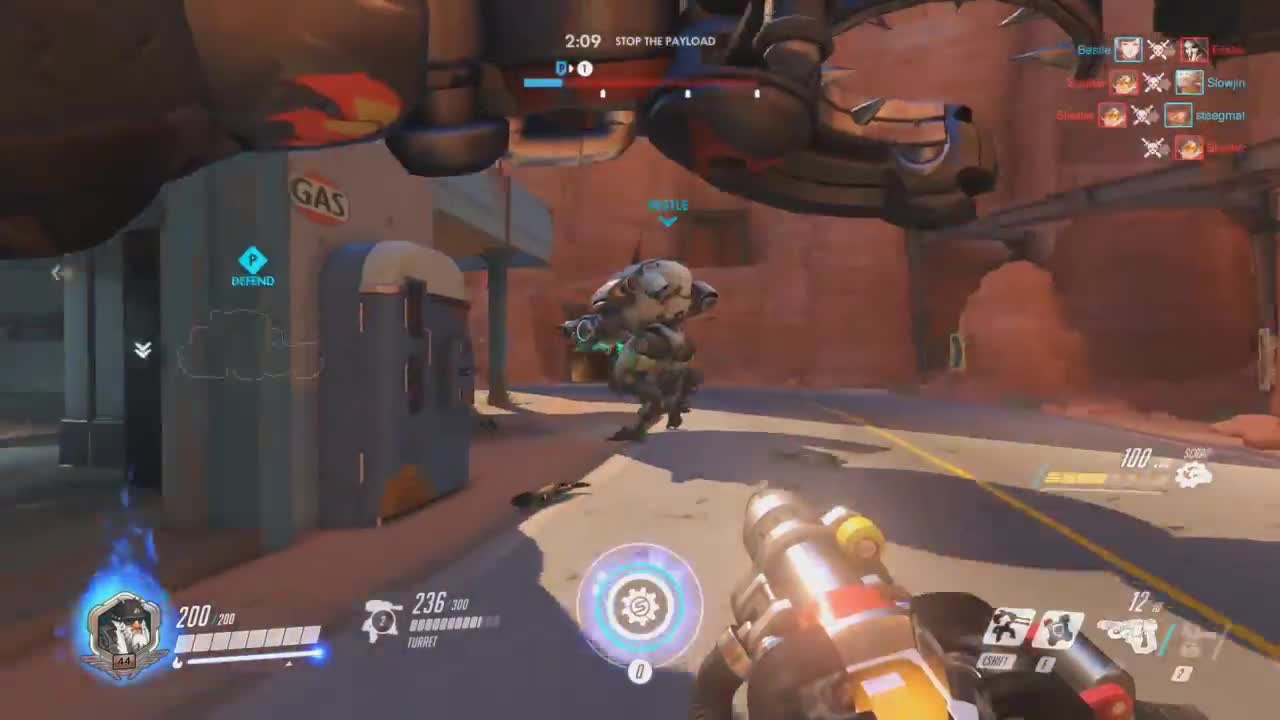
Task: Expand the double chevron arrow on the left edge
Action: tap(142, 351)
